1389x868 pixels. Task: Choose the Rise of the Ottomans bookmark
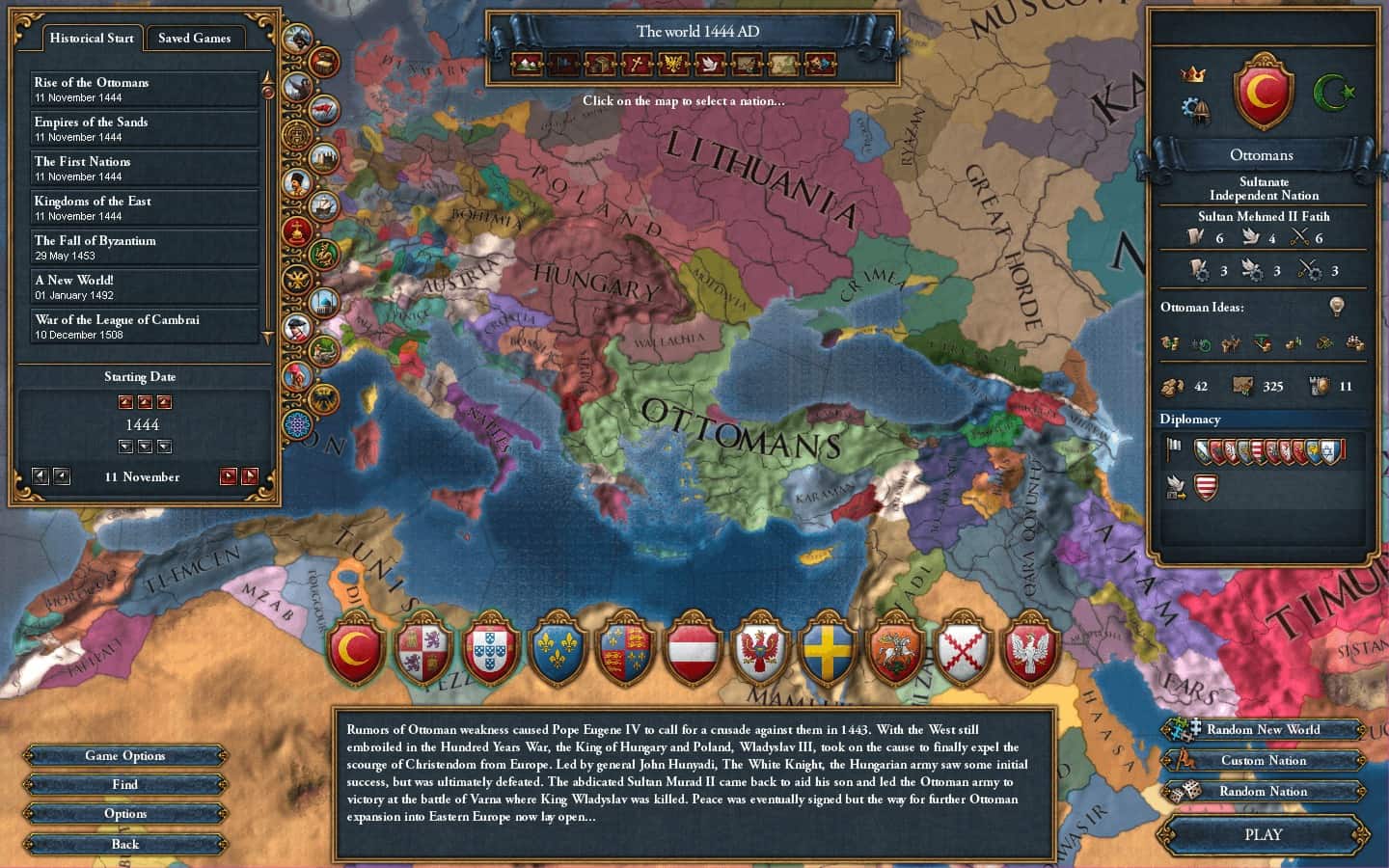click(x=145, y=89)
